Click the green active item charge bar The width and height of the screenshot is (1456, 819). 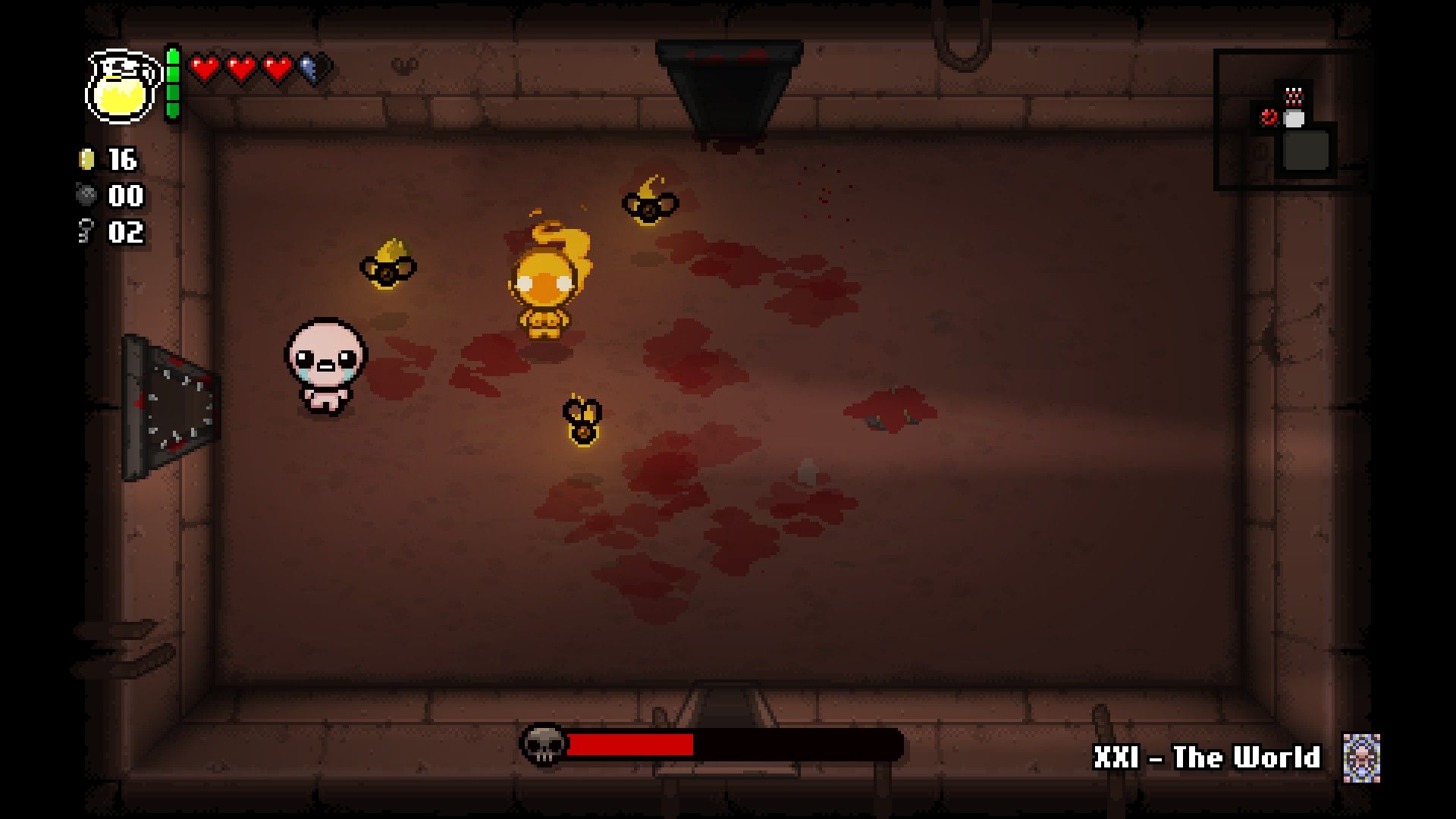(x=173, y=83)
